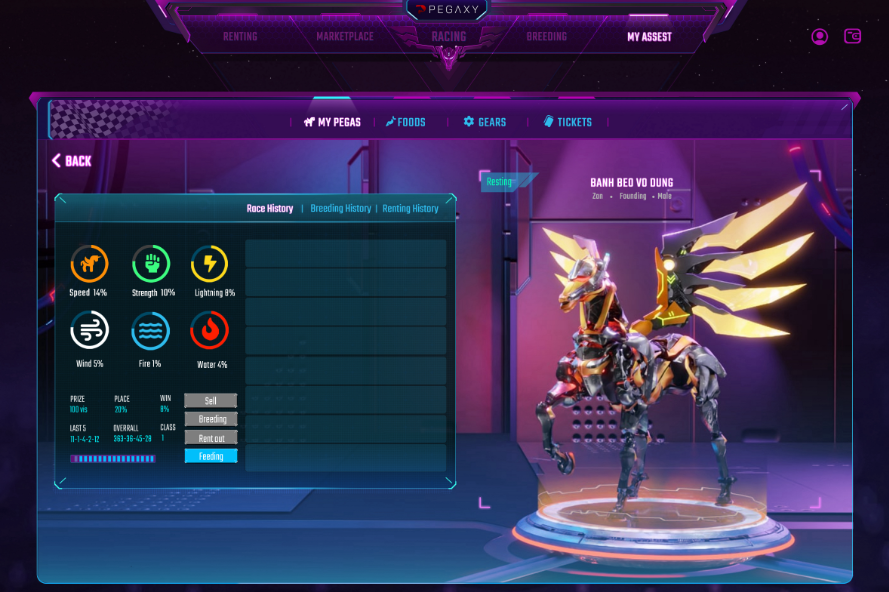Select the Race History tab
Screen dimensions: 889x592
click(x=270, y=209)
